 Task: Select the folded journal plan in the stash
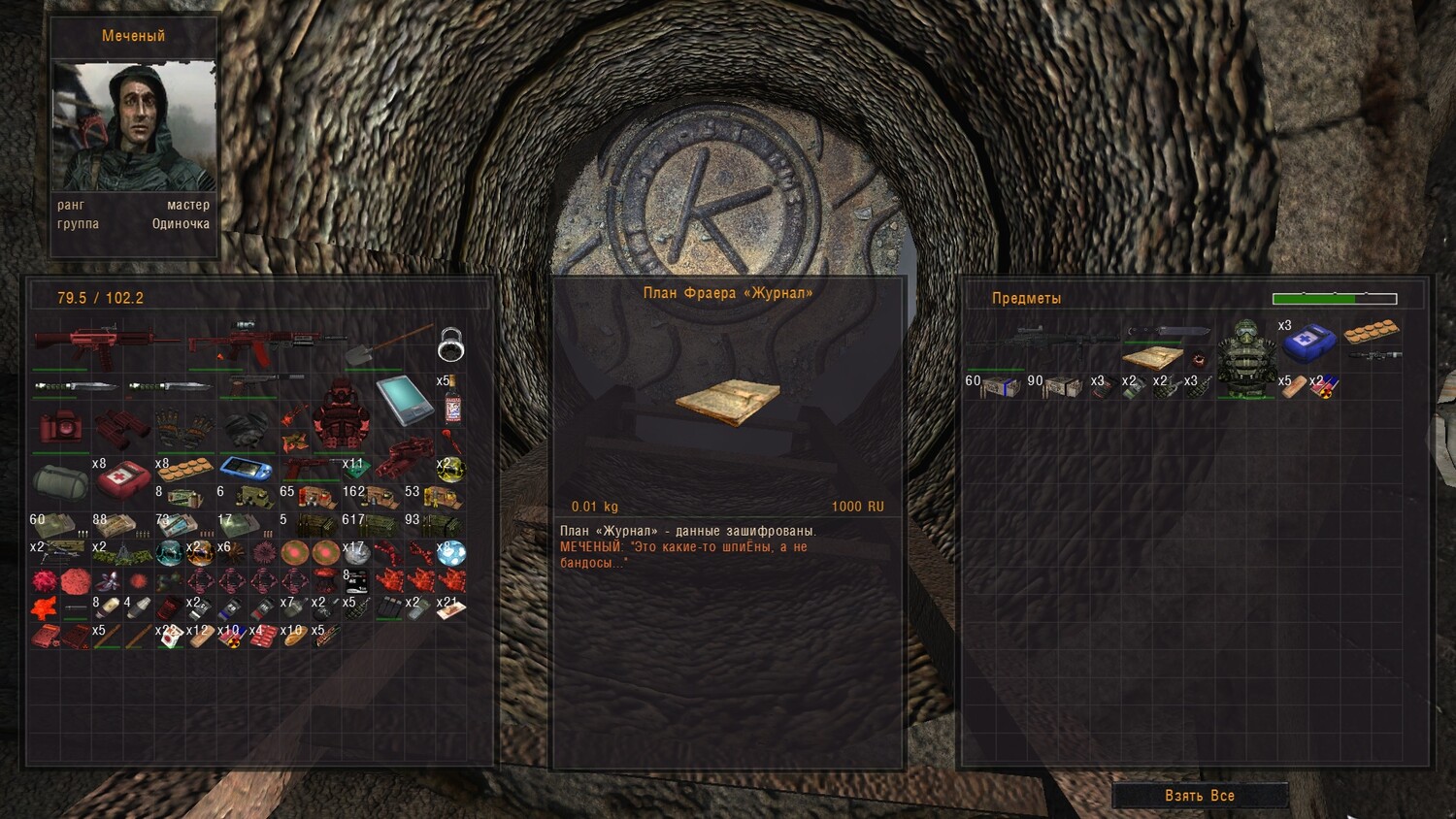1151,357
